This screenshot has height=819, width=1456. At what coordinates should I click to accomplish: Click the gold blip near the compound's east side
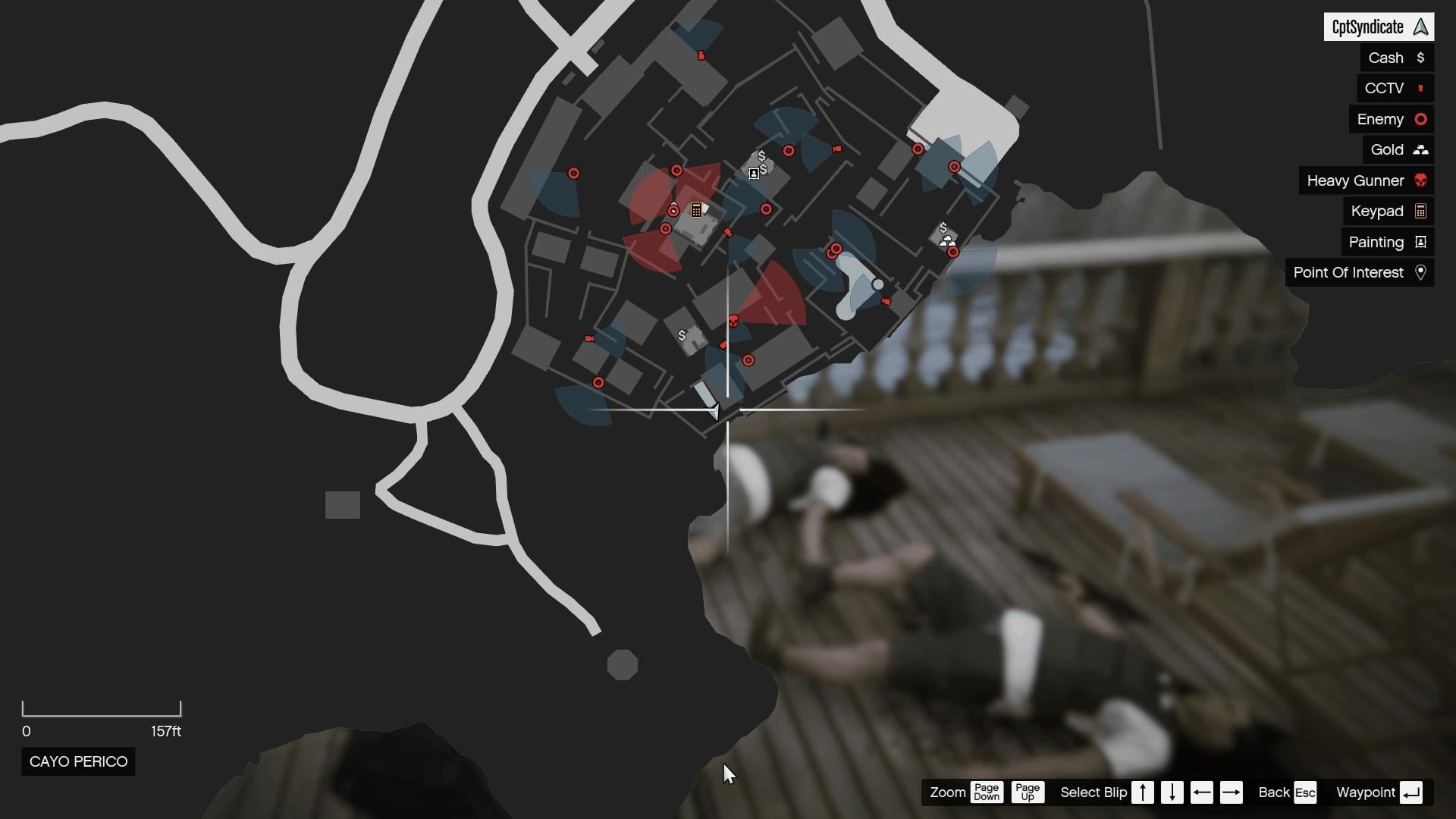tap(946, 240)
